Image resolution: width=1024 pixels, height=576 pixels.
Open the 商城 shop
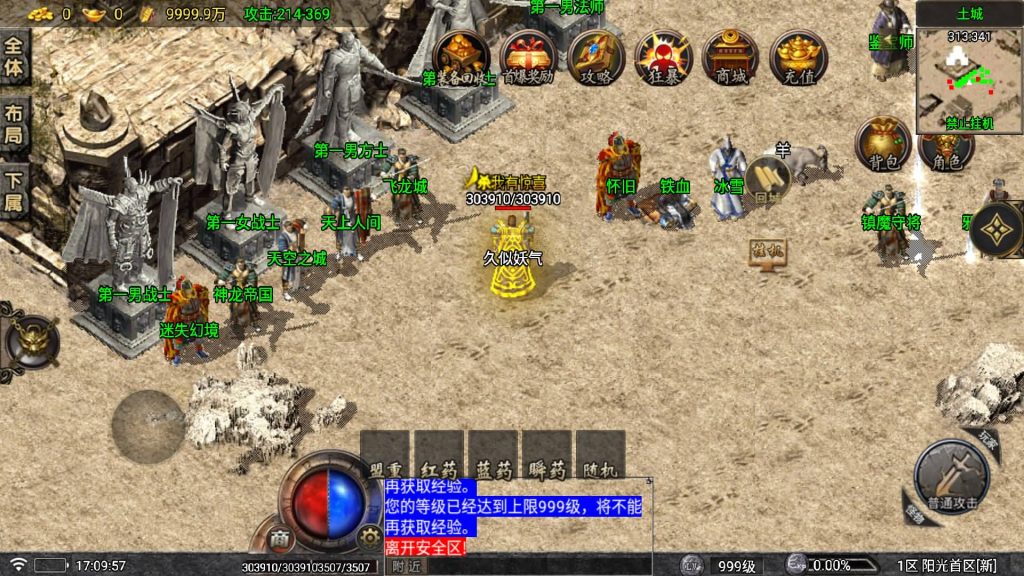(x=731, y=57)
